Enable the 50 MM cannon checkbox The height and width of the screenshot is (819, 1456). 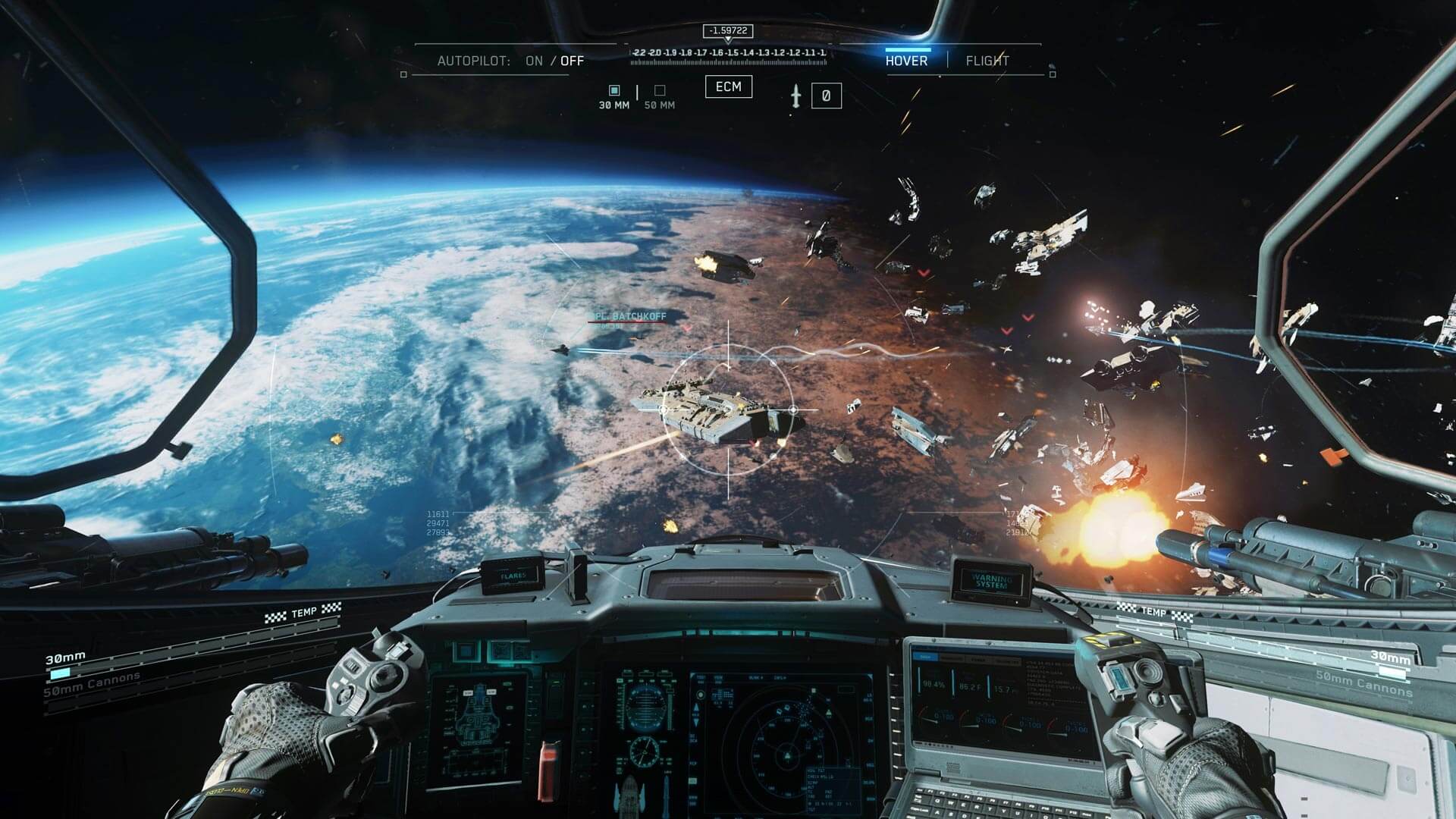point(661,90)
